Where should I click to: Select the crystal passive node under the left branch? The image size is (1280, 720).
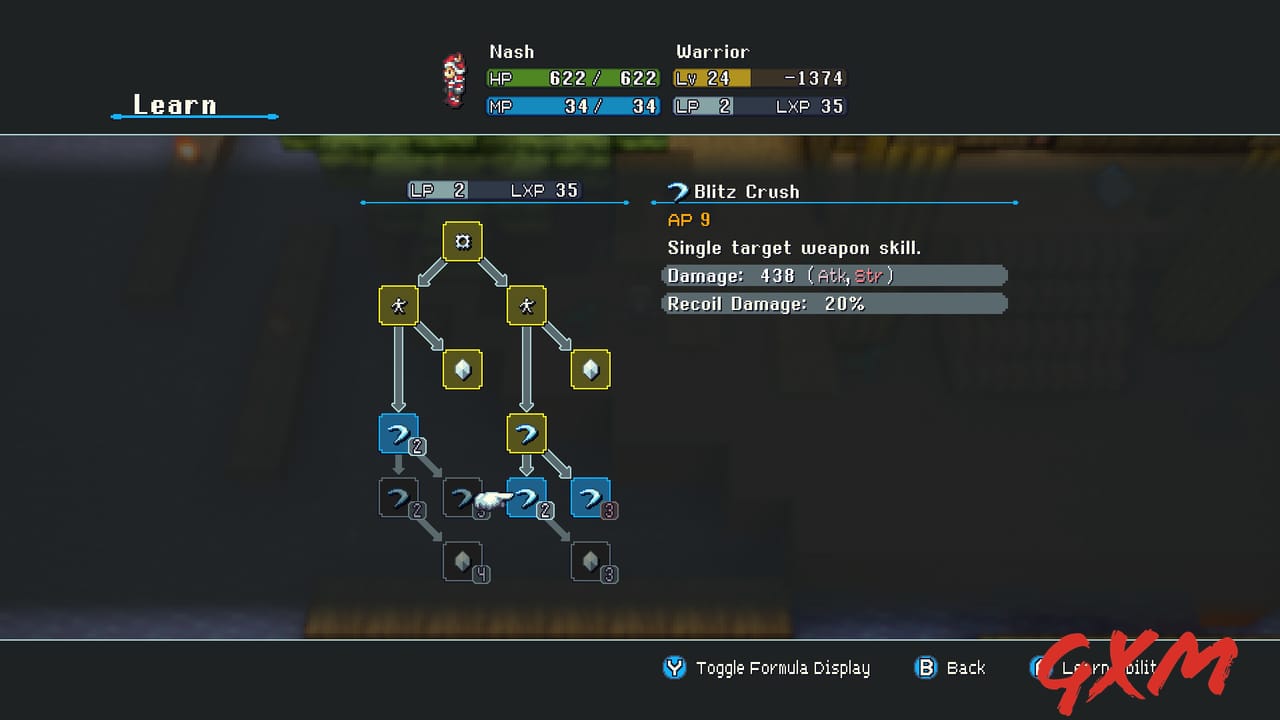[x=462, y=369]
